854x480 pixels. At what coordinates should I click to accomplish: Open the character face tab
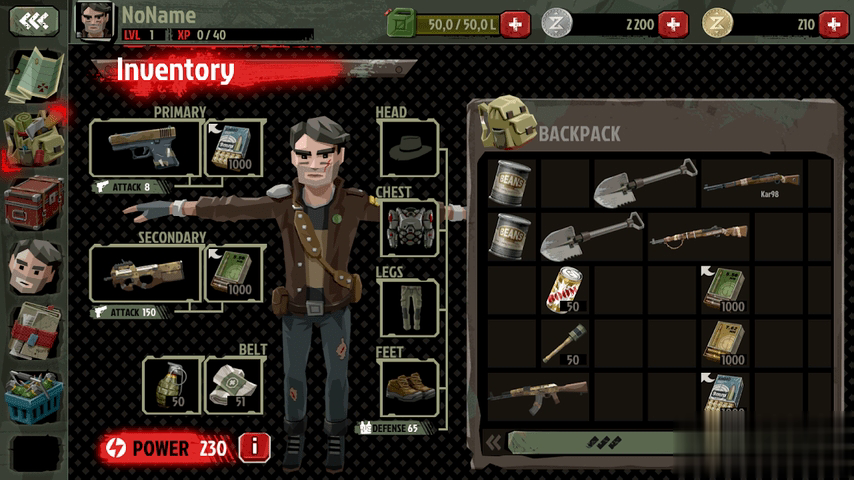[x=34, y=266]
